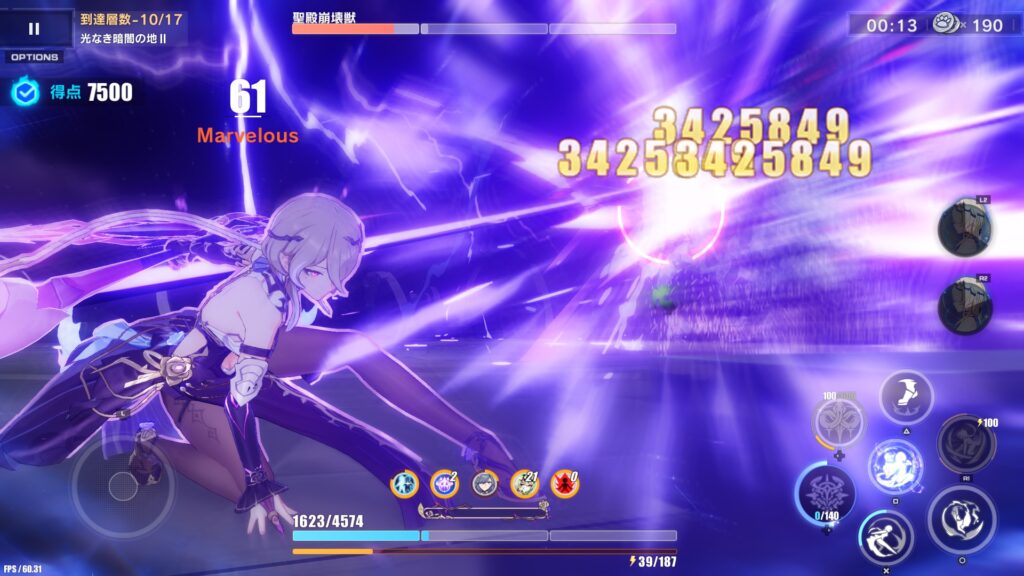Viewport: 1024px width, 576px height.
Task: Activate the emblem skill showing 0/140
Action: 826,494
